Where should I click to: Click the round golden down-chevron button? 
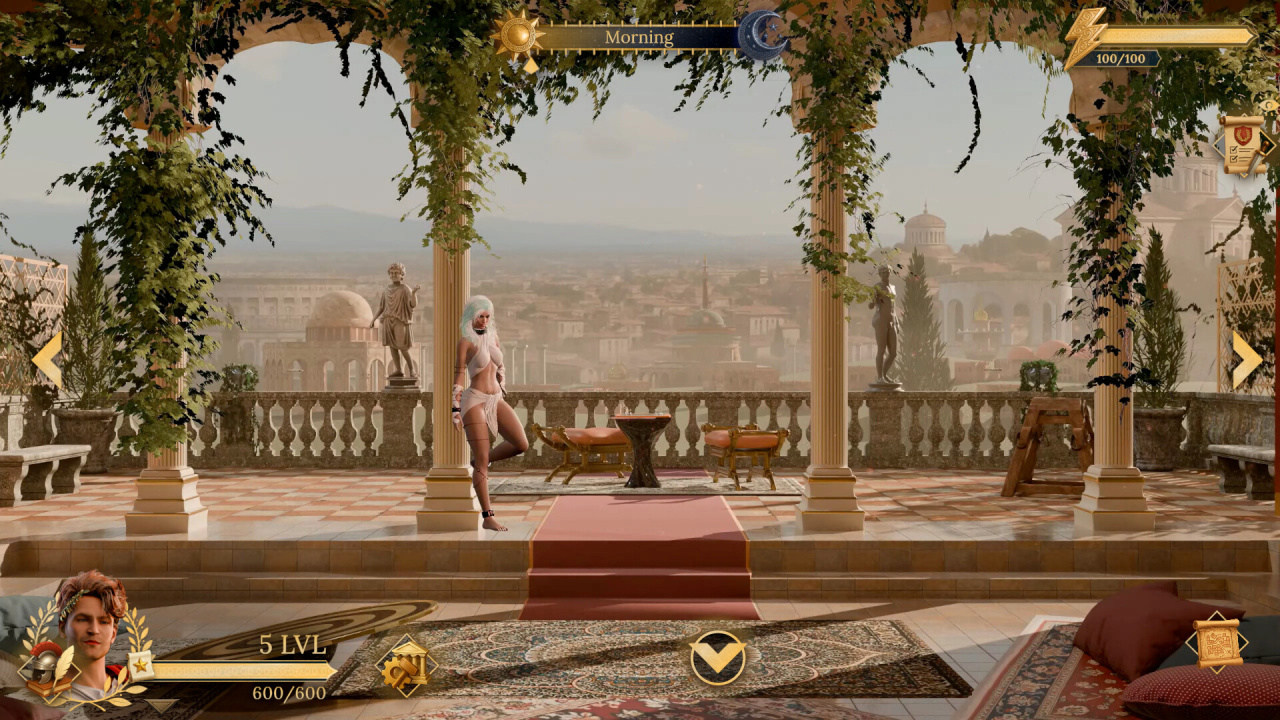pyautogui.click(x=717, y=657)
